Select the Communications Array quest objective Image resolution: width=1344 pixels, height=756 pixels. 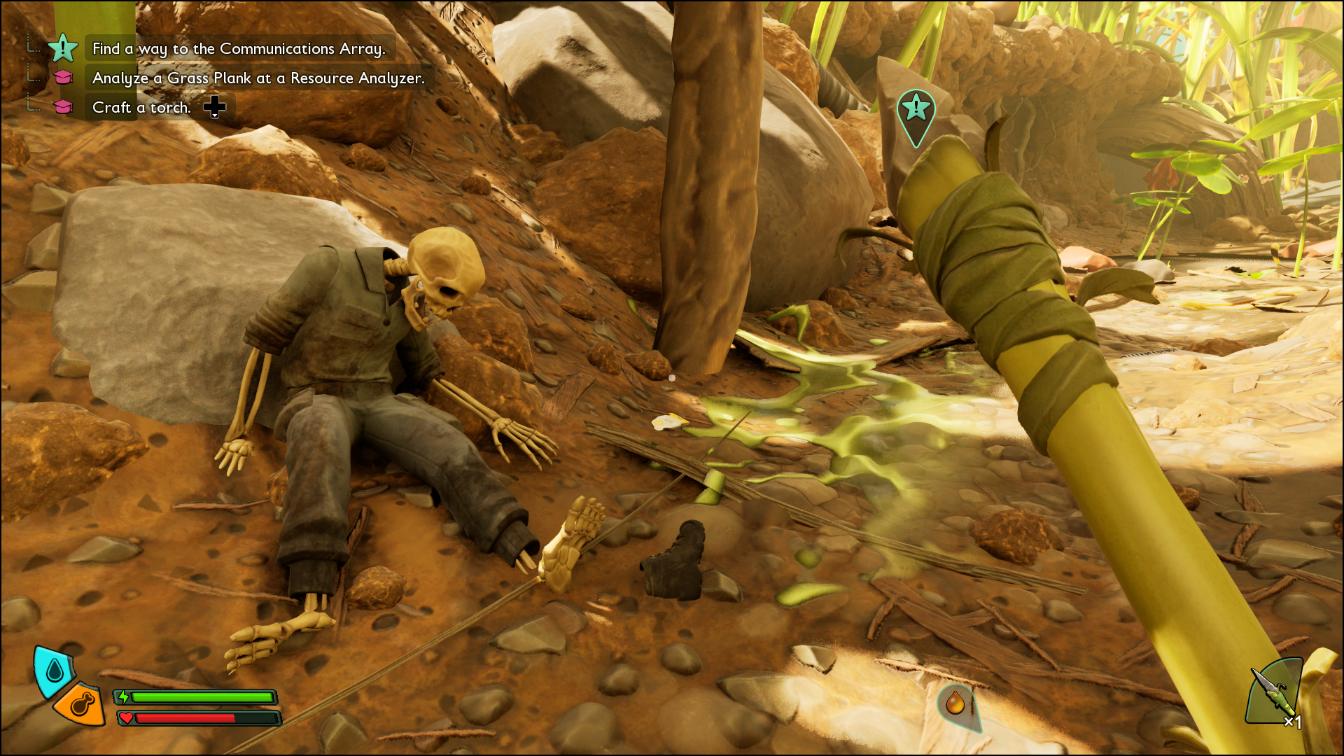tap(237, 48)
